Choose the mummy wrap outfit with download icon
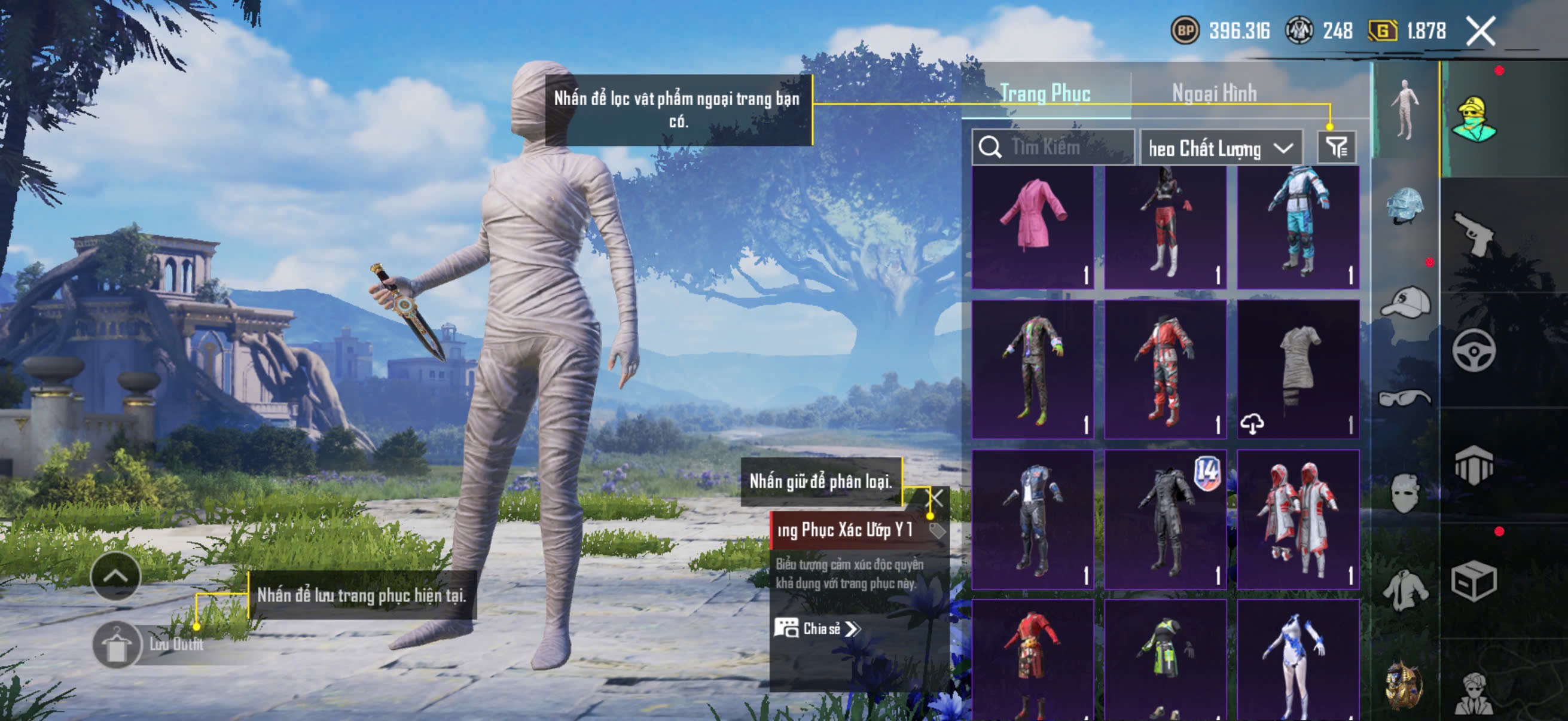Image resolution: width=1568 pixels, height=721 pixels. coord(1298,369)
